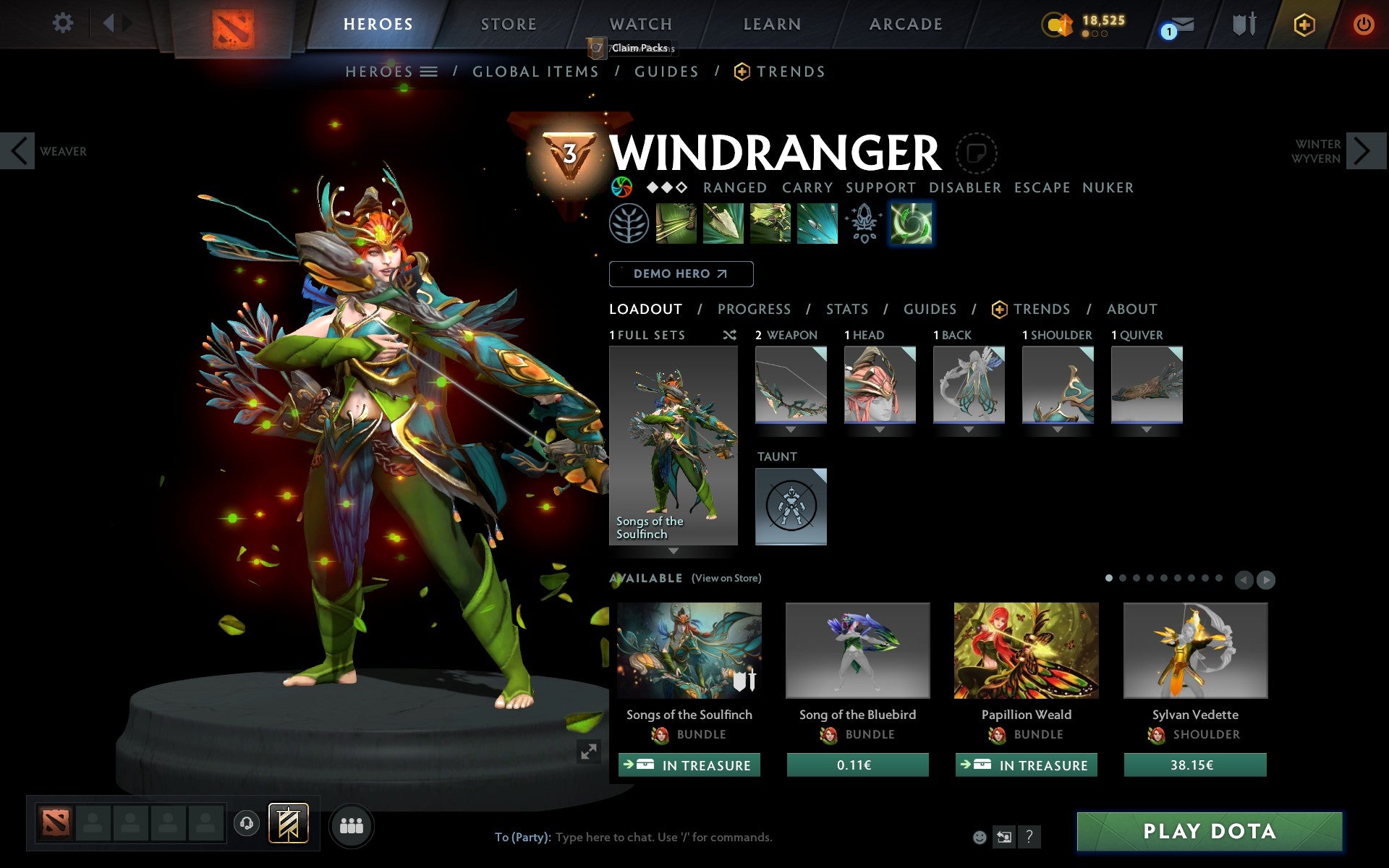Screen dimensions: 1389x868
Task: Select the Shackleshot ability icon
Action: click(676, 223)
